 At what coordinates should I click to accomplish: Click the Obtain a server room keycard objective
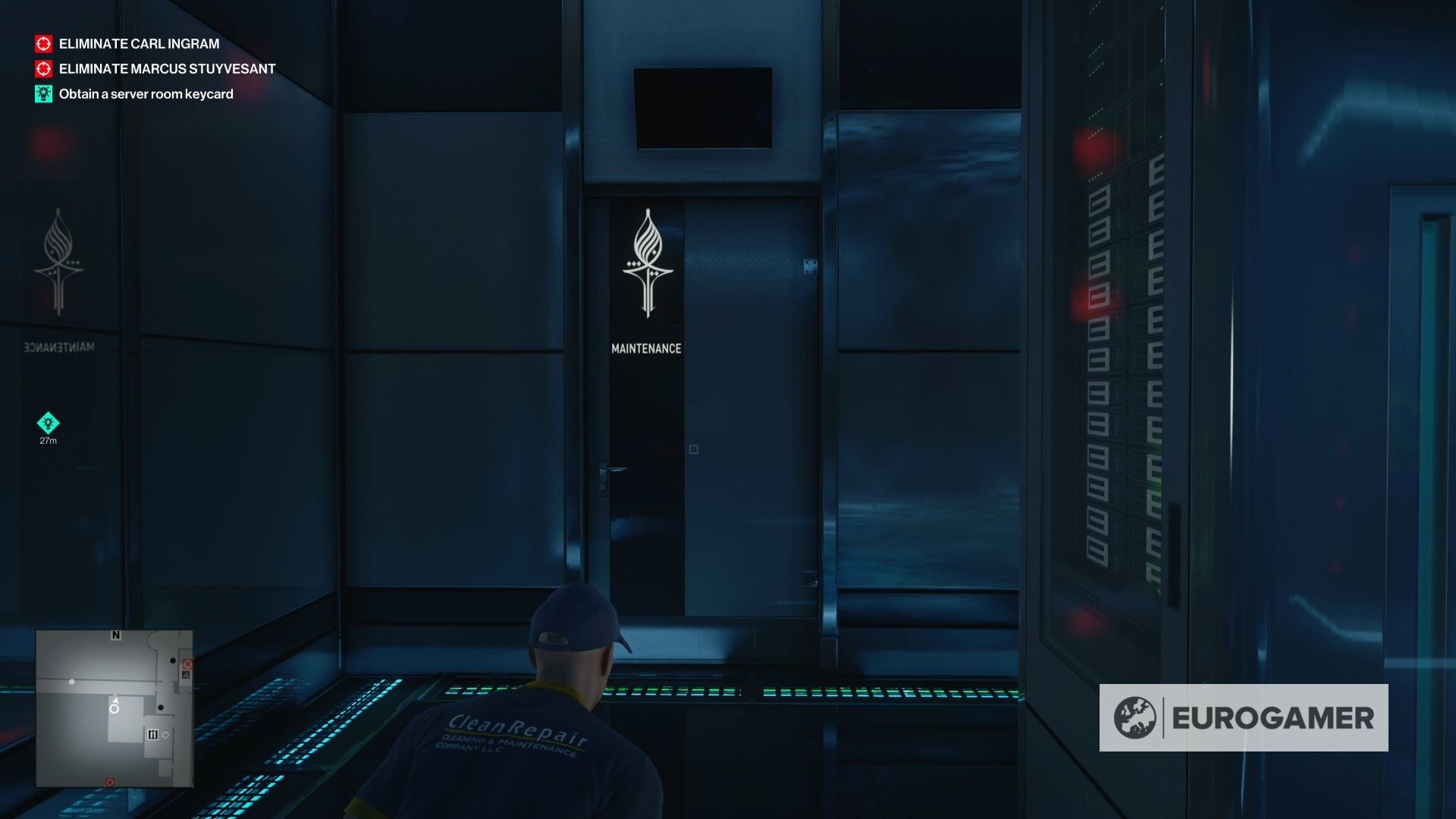pyautogui.click(x=146, y=94)
